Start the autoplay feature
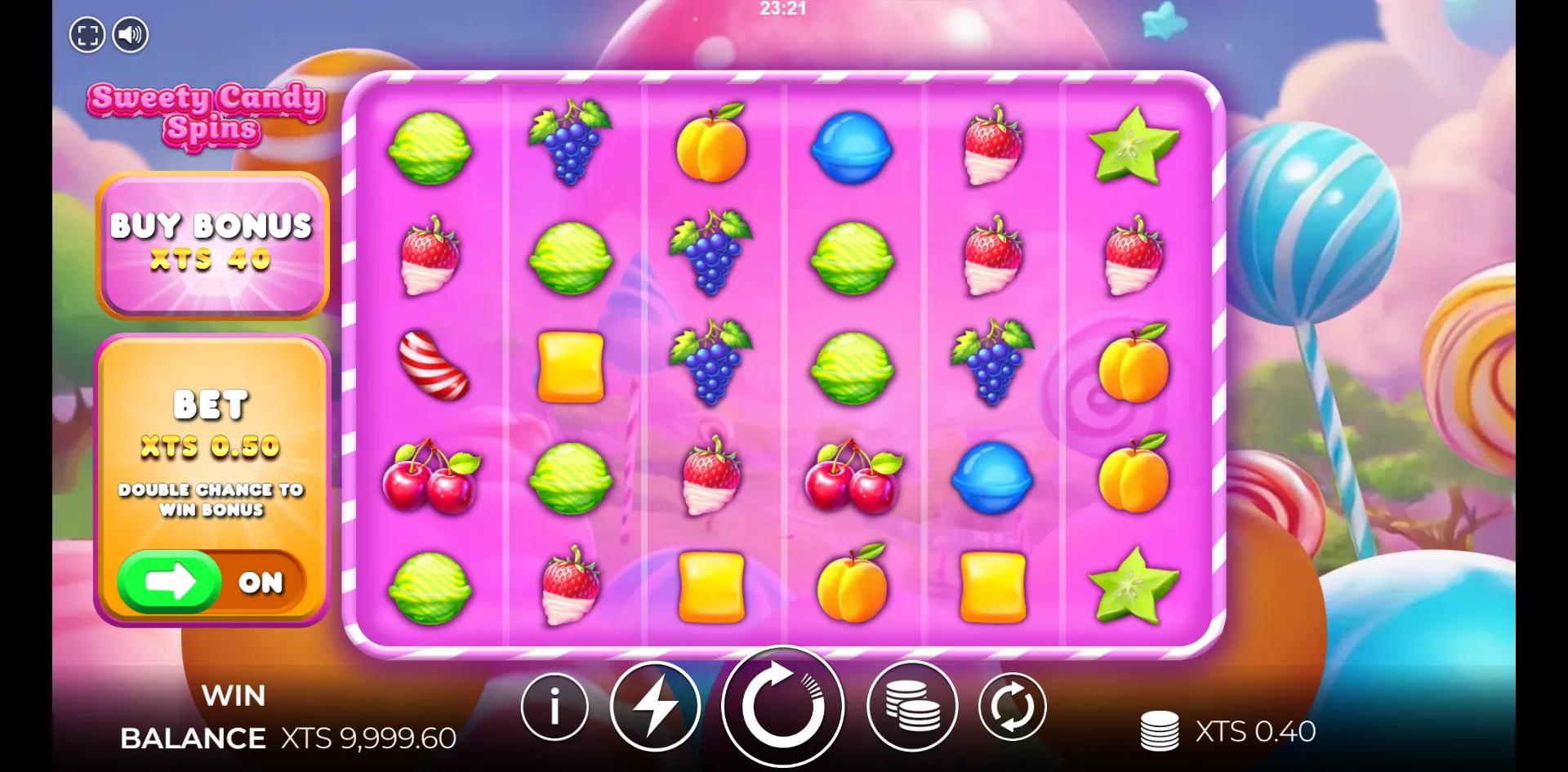The width and height of the screenshot is (1568, 772). point(1013,707)
